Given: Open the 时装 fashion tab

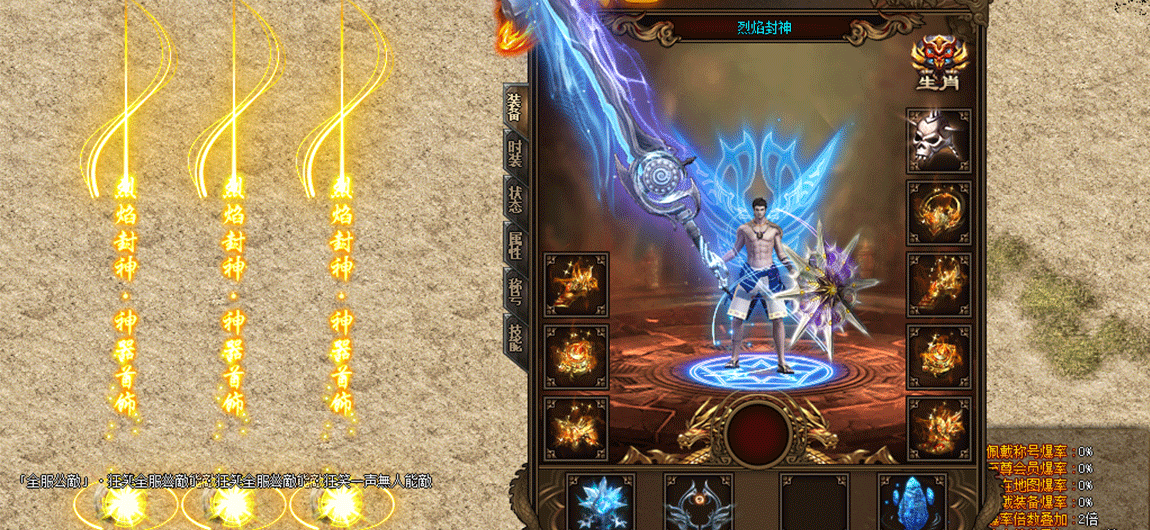Looking at the screenshot, I should [514, 154].
